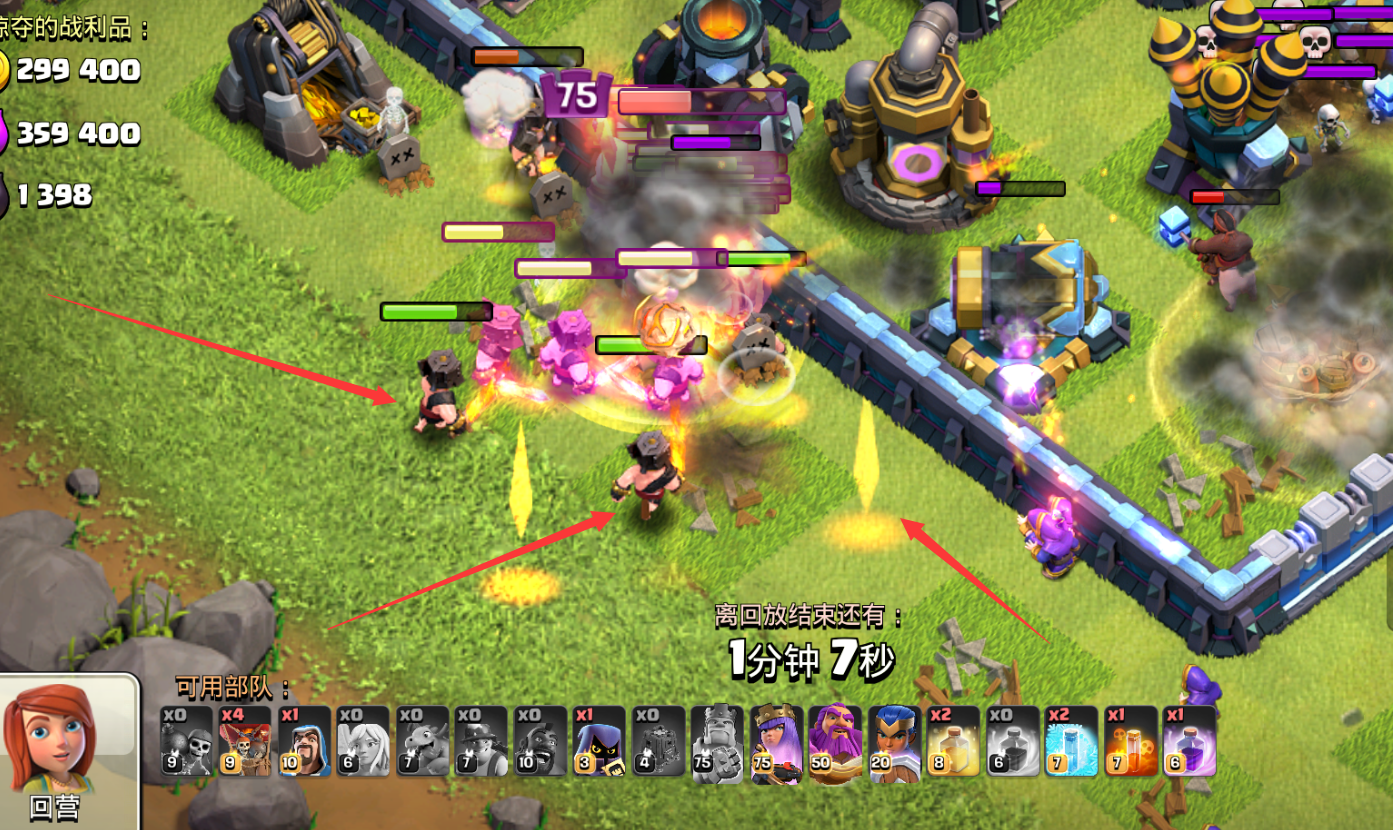Select the greyed-out spell bottle slot
Image resolution: width=1393 pixels, height=830 pixels.
(x=1013, y=741)
